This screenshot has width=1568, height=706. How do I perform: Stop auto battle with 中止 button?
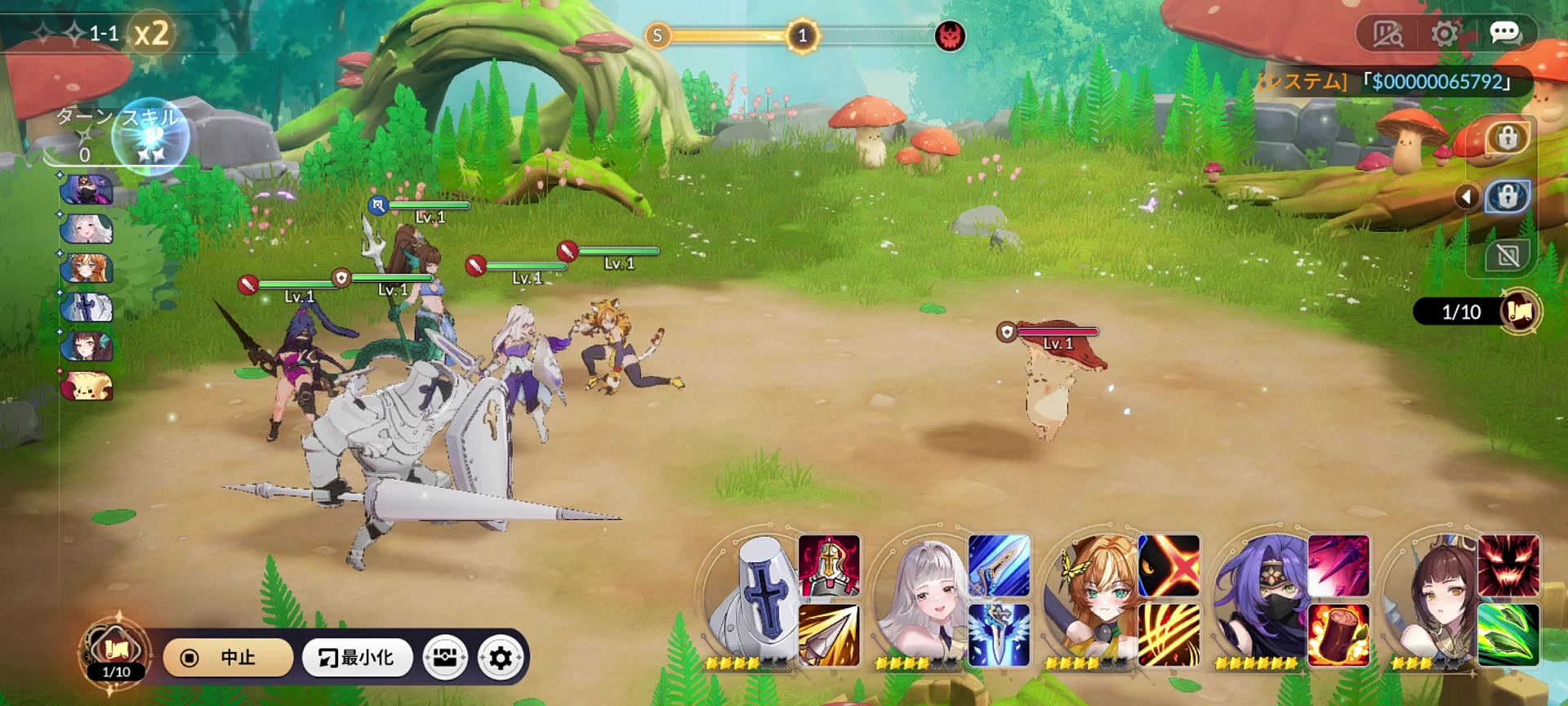coord(228,658)
